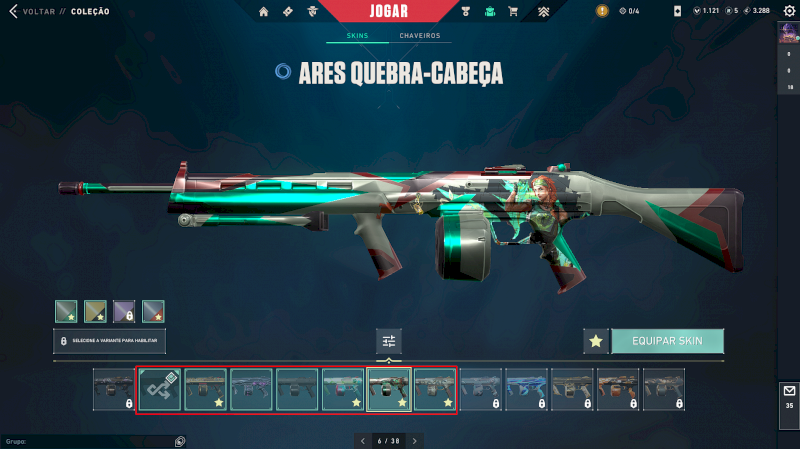Select the random shuffle skin tile
This screenshot has width=800, height=449.
pyautogui.click(x=159, y=389)
